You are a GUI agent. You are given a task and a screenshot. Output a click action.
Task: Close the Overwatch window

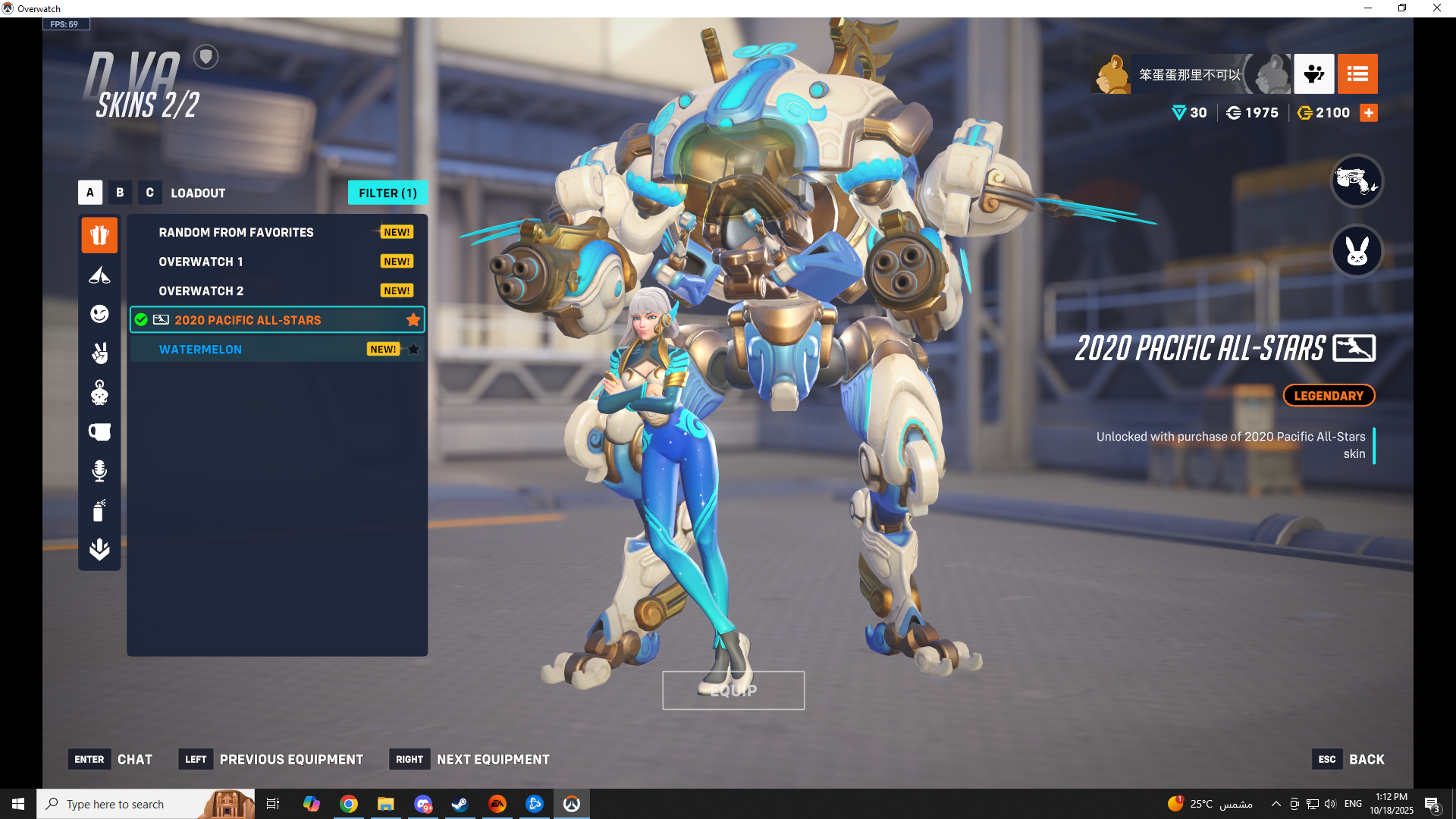1437,8
